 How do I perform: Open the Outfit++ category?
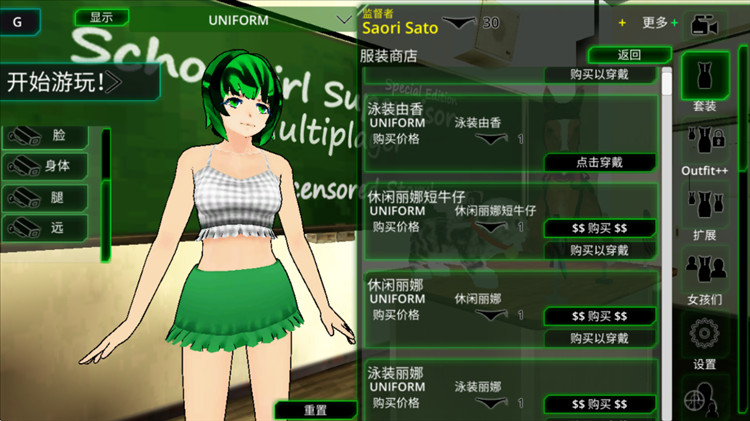(703, 150)
